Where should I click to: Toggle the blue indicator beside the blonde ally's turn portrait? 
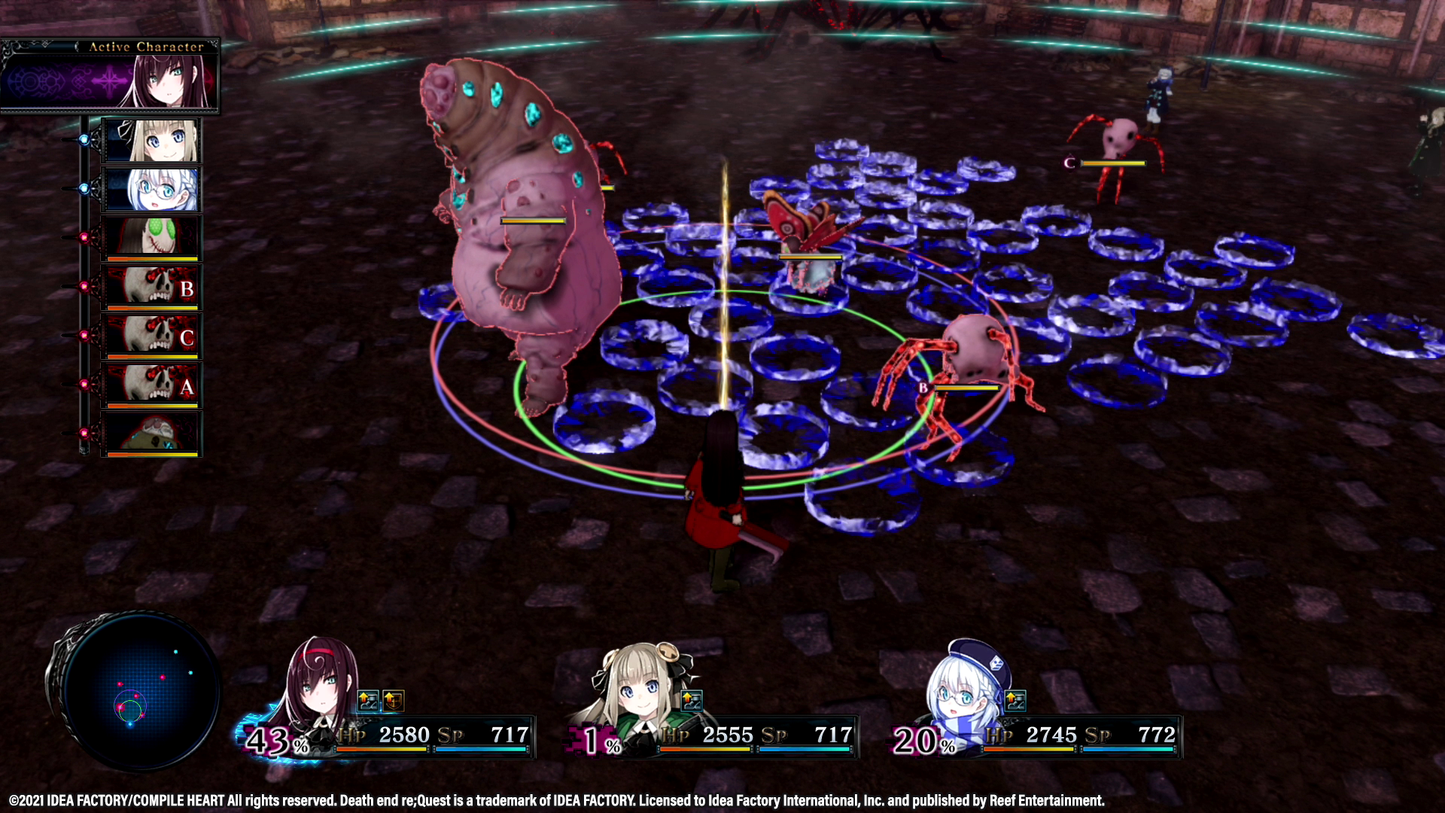click(85, 141)
